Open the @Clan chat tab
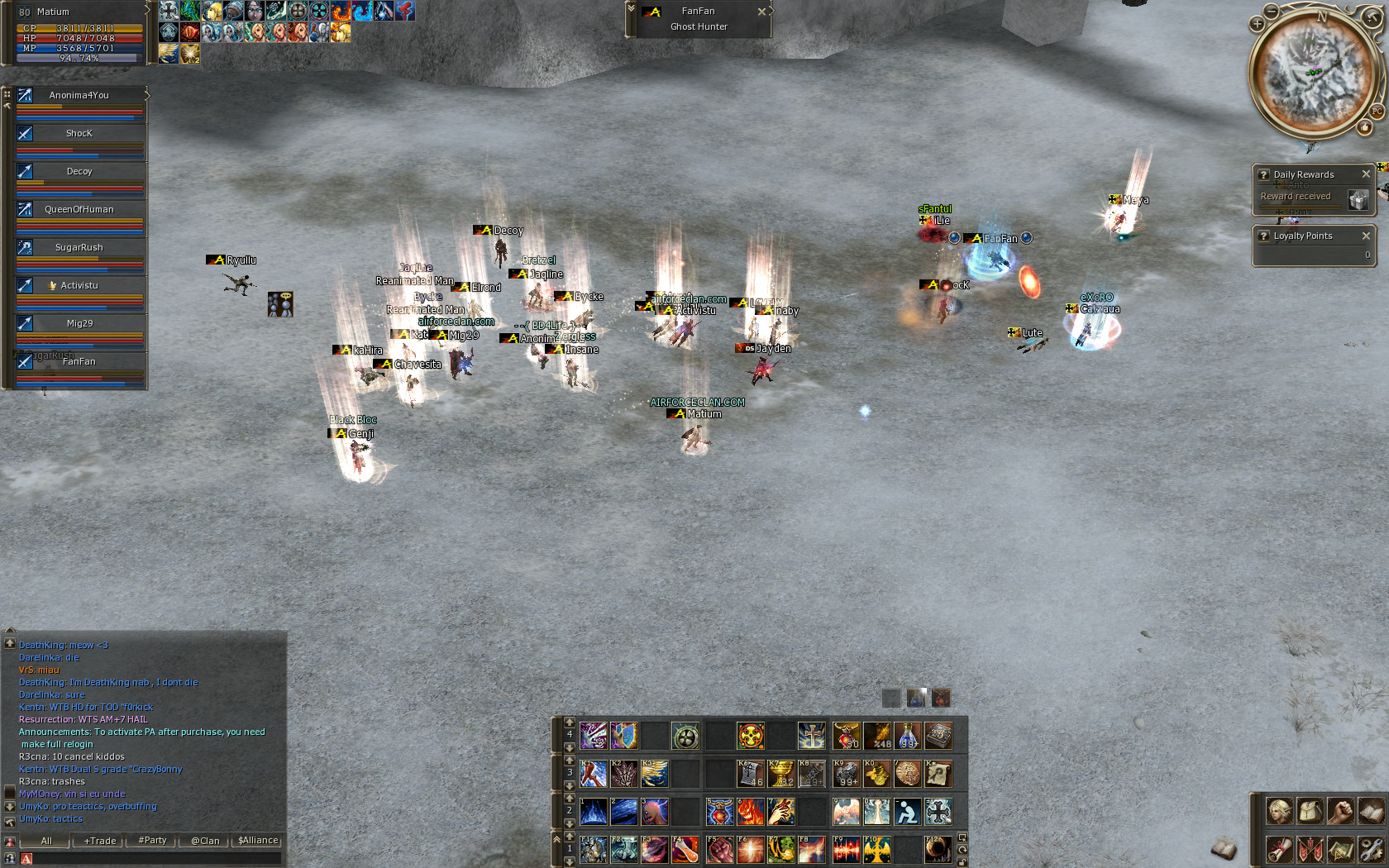 pyautogui.click(x=205, y=841)
